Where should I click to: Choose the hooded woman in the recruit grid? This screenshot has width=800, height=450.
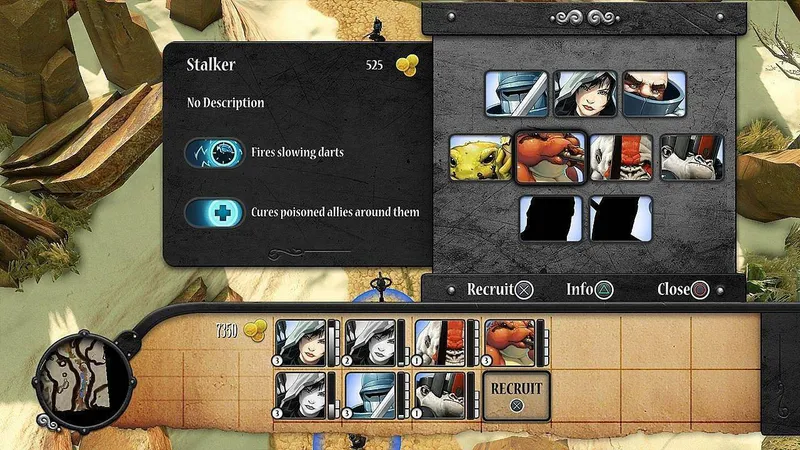coord(585,93)
